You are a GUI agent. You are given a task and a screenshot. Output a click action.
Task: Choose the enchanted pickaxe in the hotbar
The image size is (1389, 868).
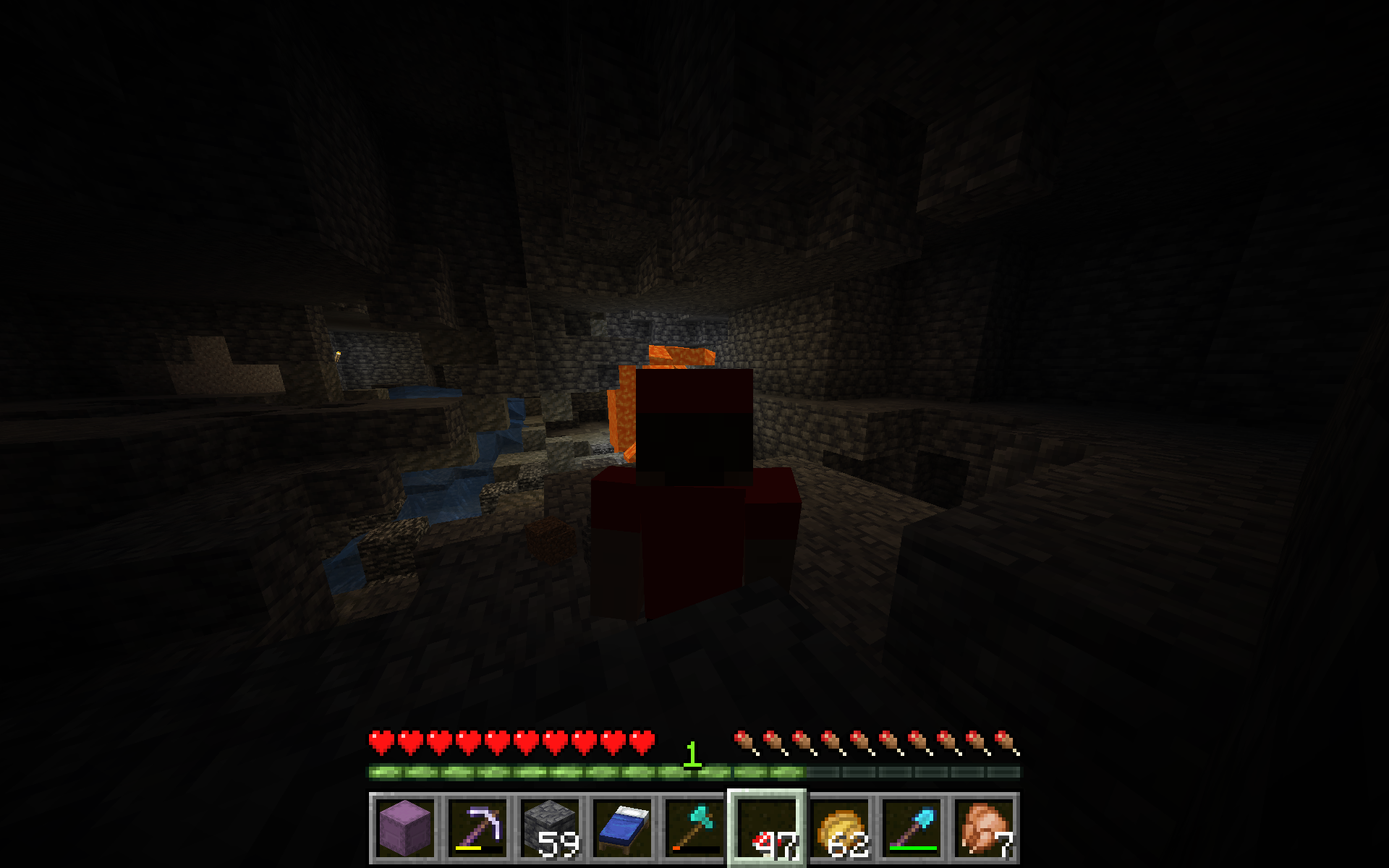pos(477,827)
